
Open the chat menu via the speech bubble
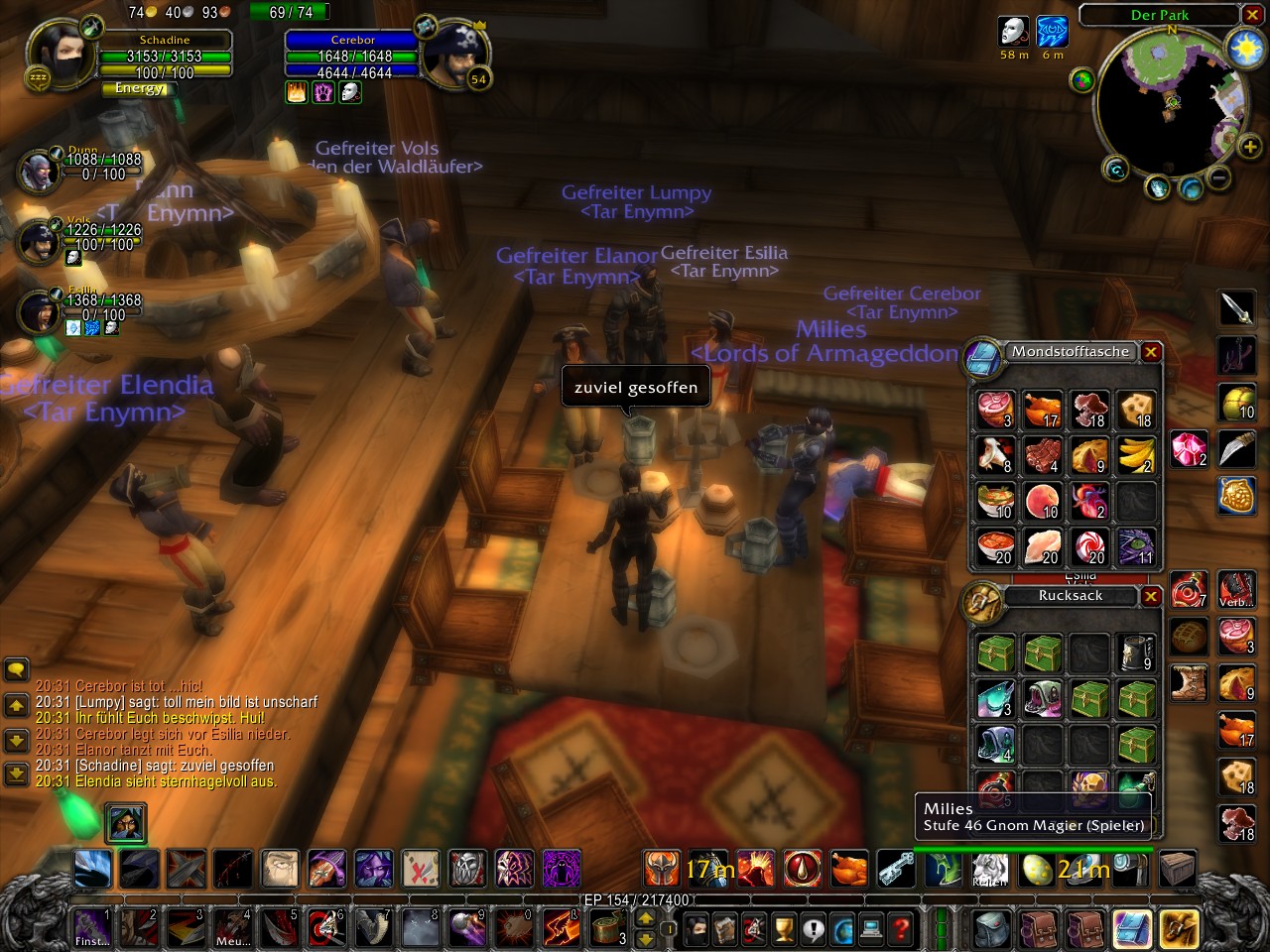click(x=16, y=669)
